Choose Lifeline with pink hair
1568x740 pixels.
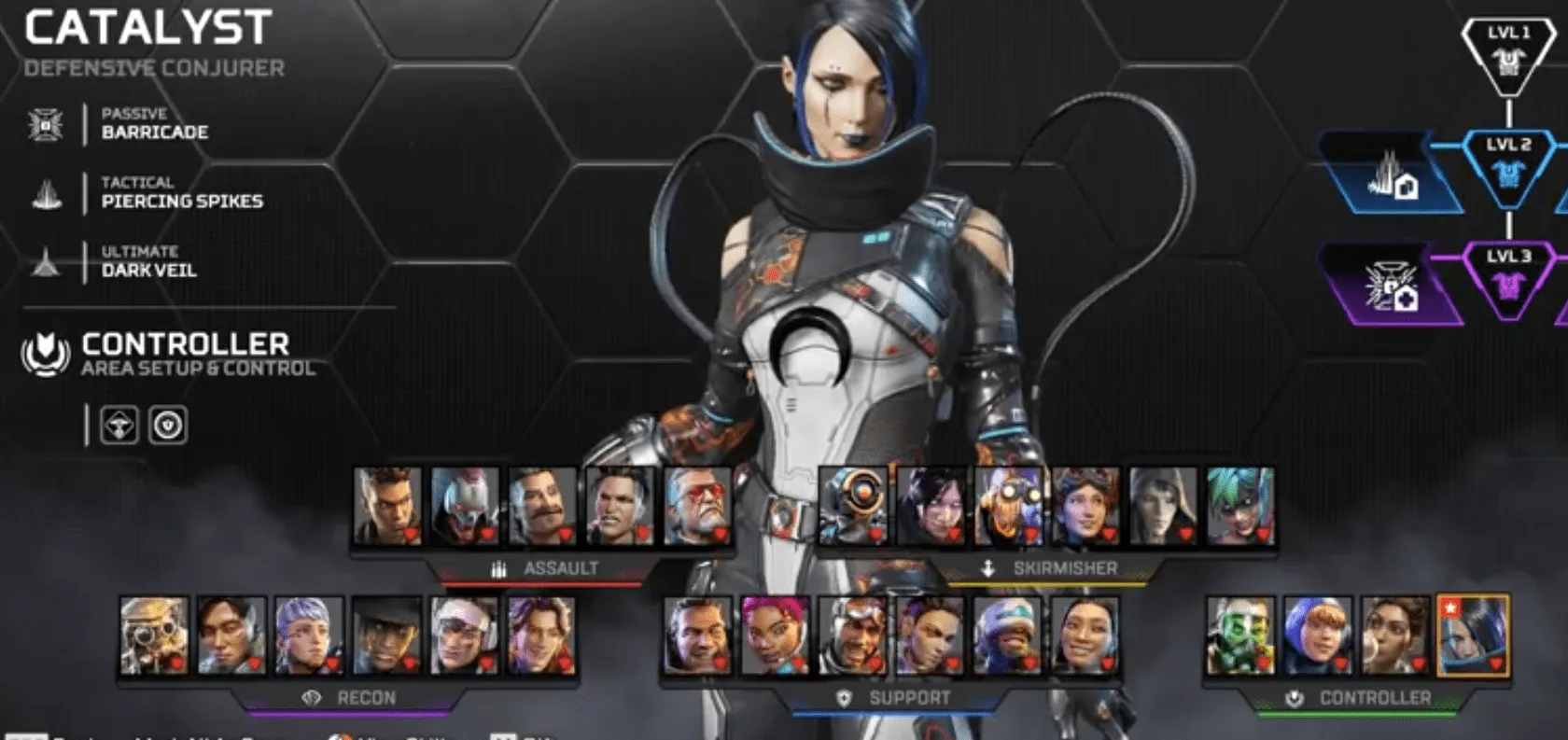coord(775,635)
